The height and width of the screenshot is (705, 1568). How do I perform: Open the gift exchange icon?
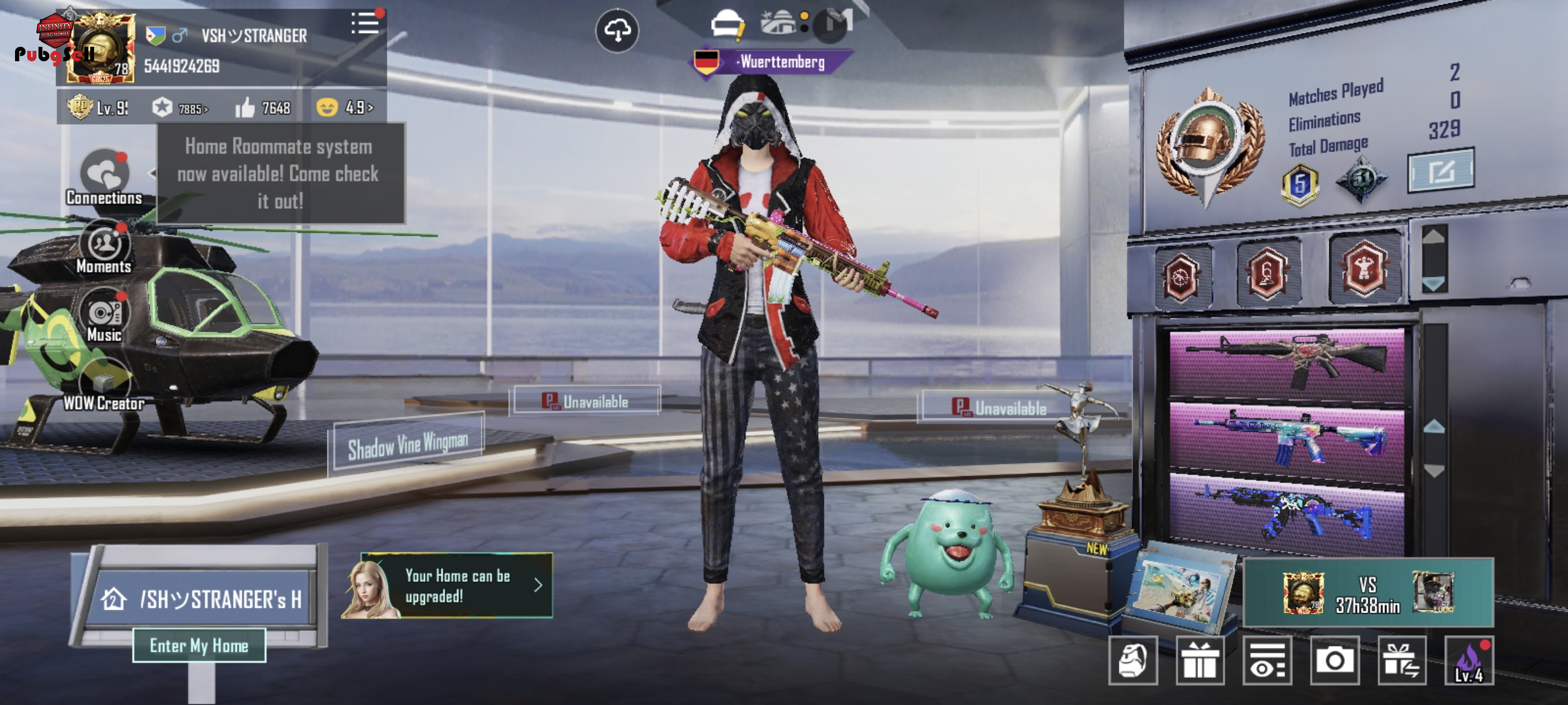pos(1401,661)
